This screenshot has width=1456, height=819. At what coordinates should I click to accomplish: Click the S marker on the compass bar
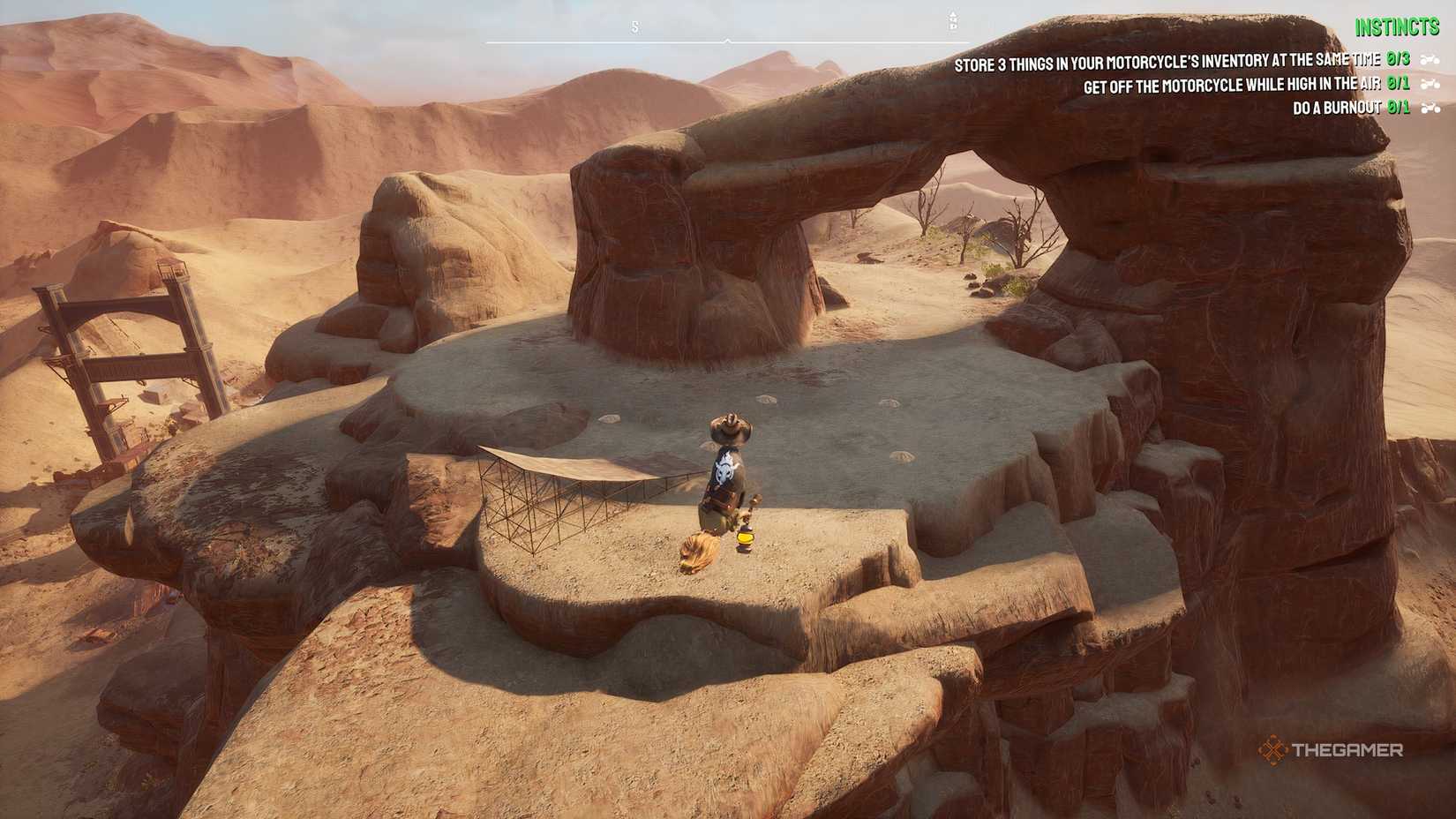pos(634,26)
